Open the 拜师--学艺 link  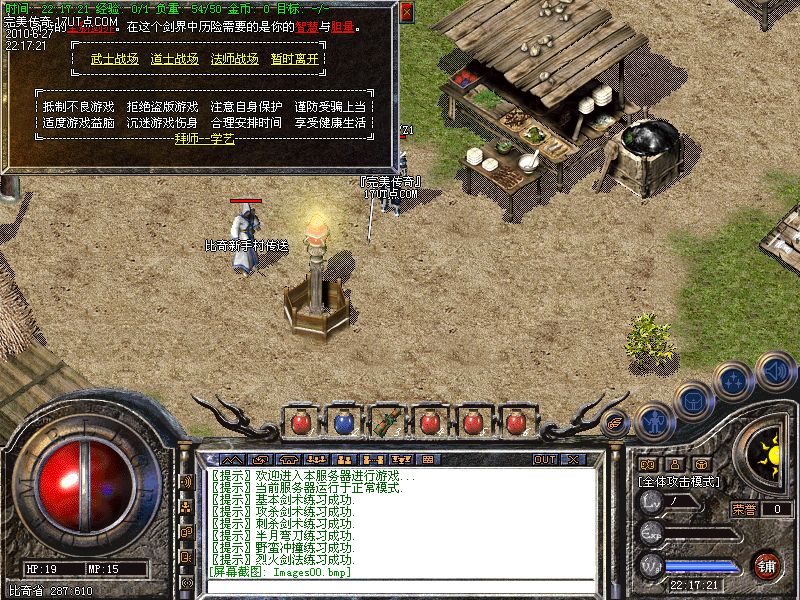(204, 139)
